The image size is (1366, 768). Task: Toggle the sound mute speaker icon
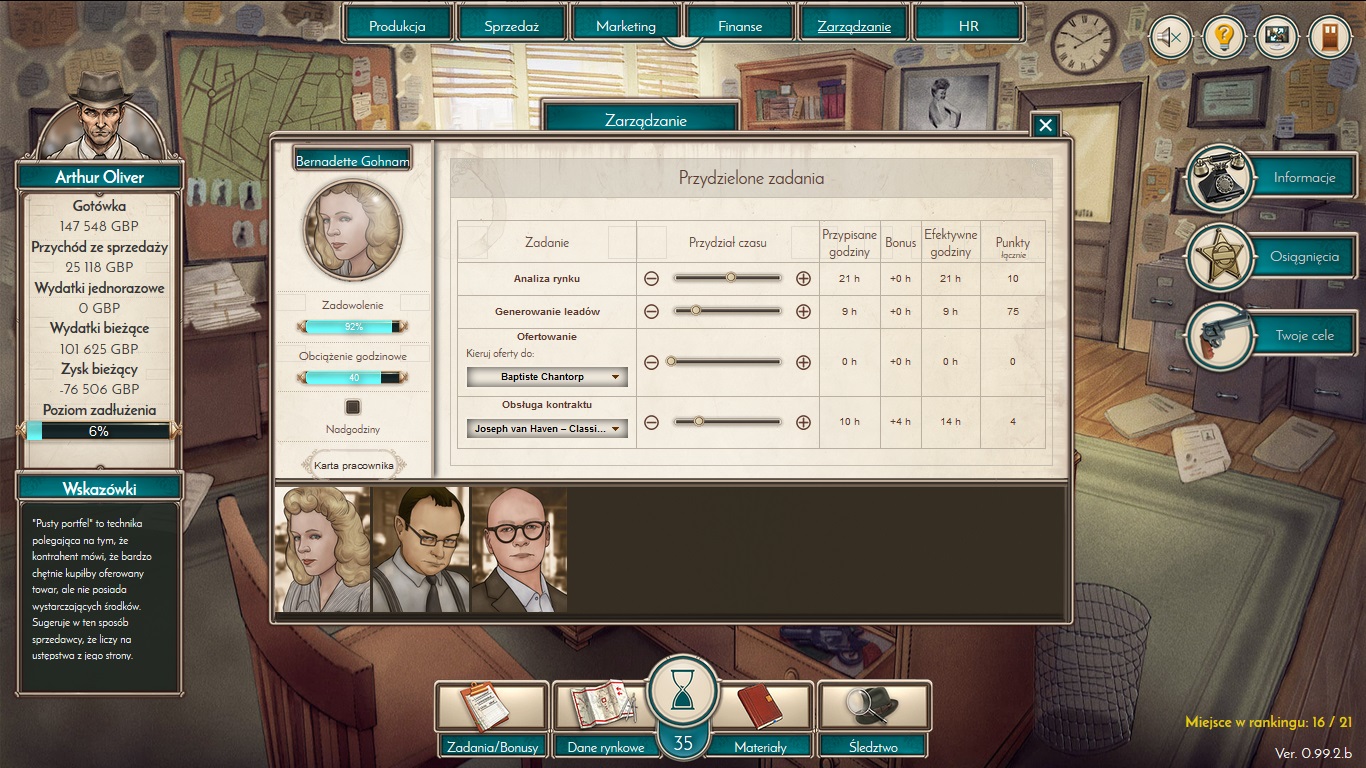[1170, 38]
